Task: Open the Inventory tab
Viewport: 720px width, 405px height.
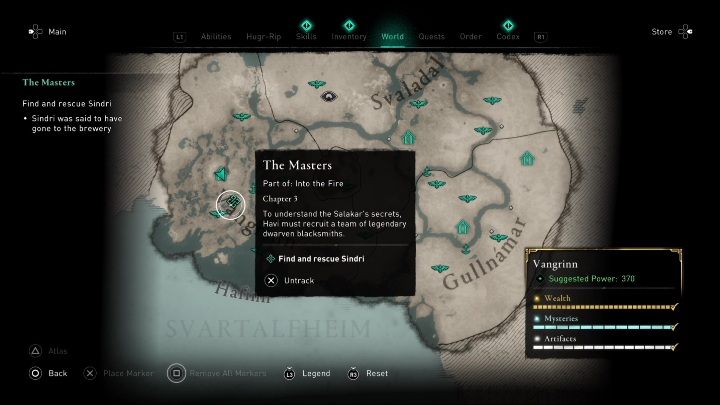Action: 349,36
